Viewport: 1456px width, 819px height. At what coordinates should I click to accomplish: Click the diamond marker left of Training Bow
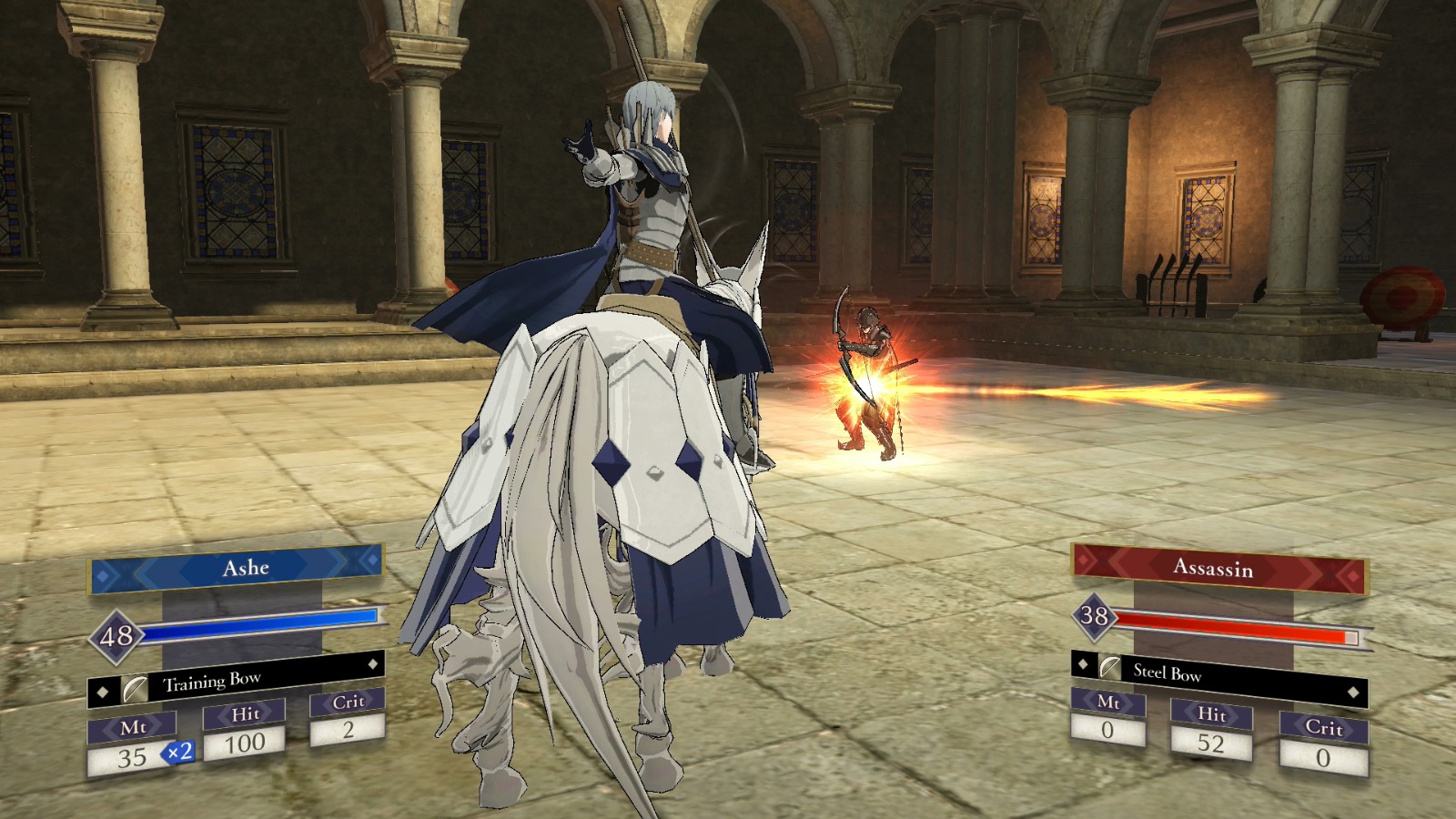click(x=102, y=693)
